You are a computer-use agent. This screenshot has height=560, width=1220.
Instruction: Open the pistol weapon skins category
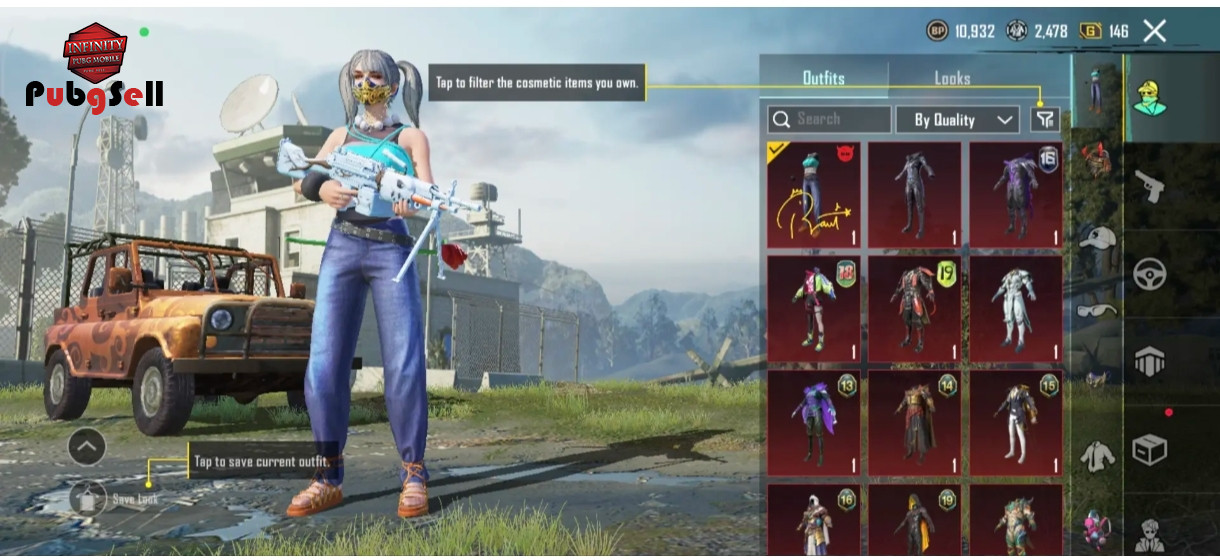1149,186
